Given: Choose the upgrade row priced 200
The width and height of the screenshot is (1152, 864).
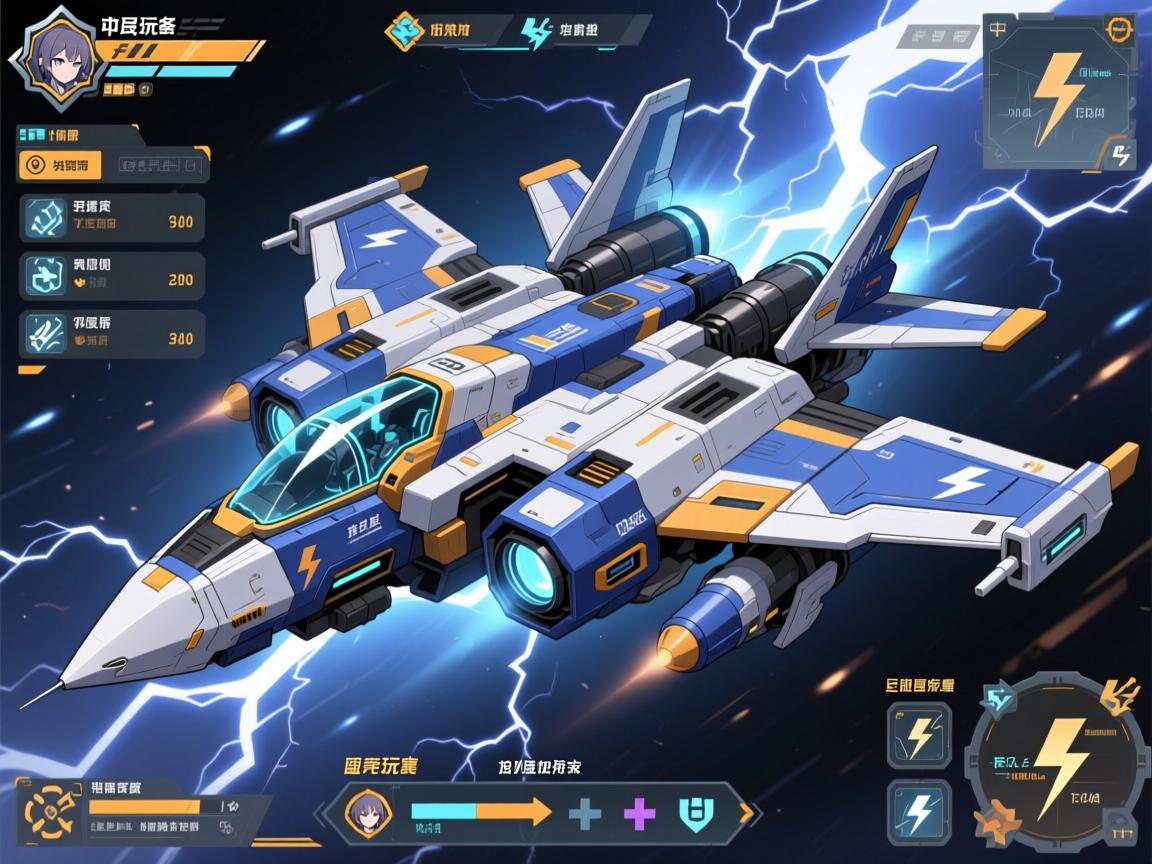Looking at the screenshot, I should pos(112,276).
